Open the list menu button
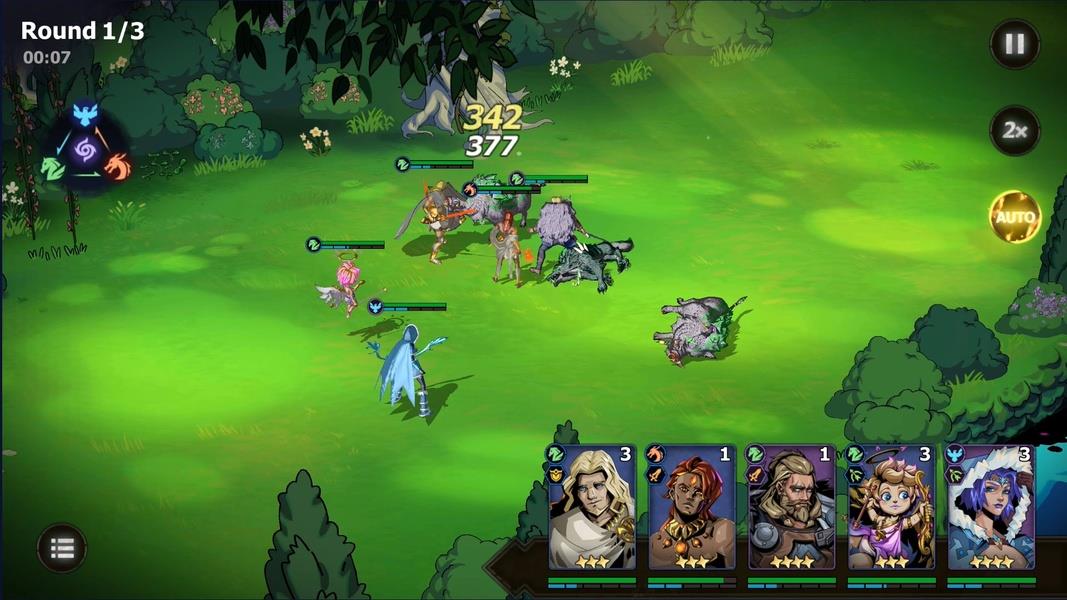 (62, 548)
